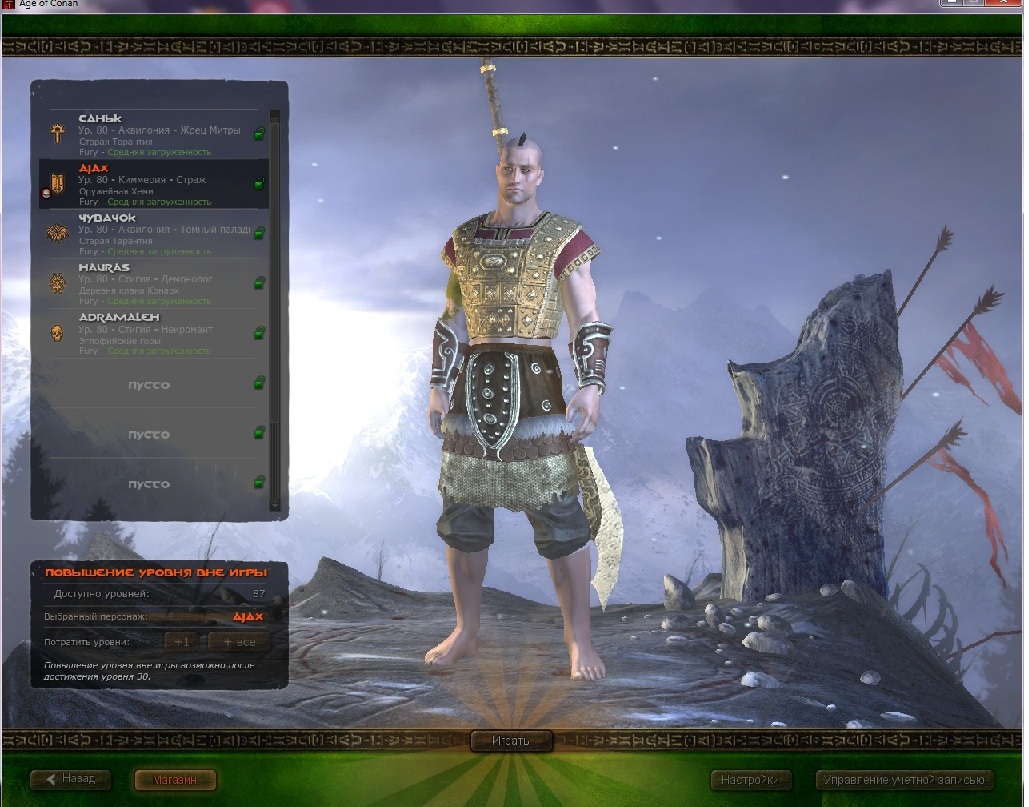Screen dimensions: 1029x807
Task: Click the Играть (Play) button
Action: pos(511,741)
